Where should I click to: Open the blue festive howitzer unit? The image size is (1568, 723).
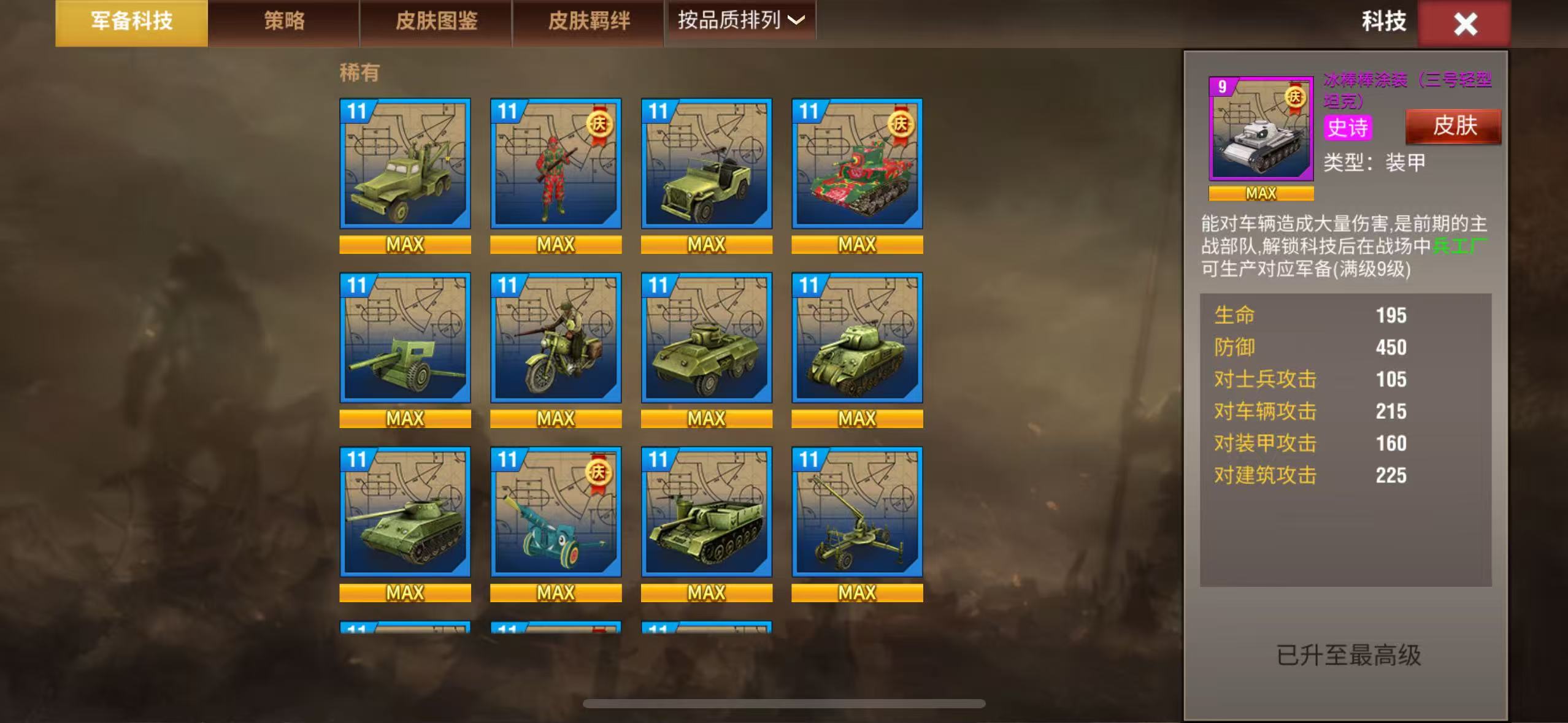[x=555, y=513]
